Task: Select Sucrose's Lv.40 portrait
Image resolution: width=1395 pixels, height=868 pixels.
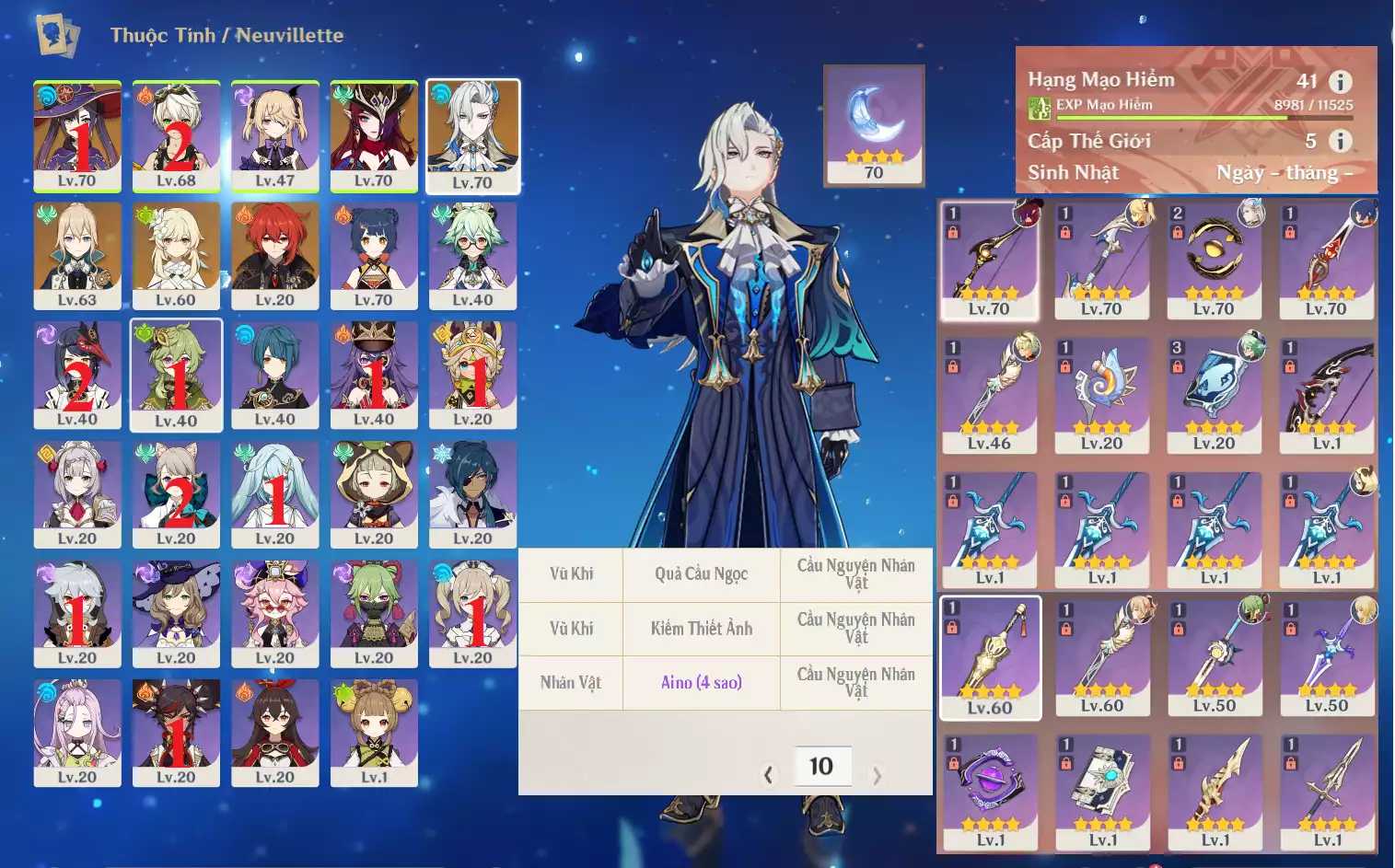Action: 472,256
